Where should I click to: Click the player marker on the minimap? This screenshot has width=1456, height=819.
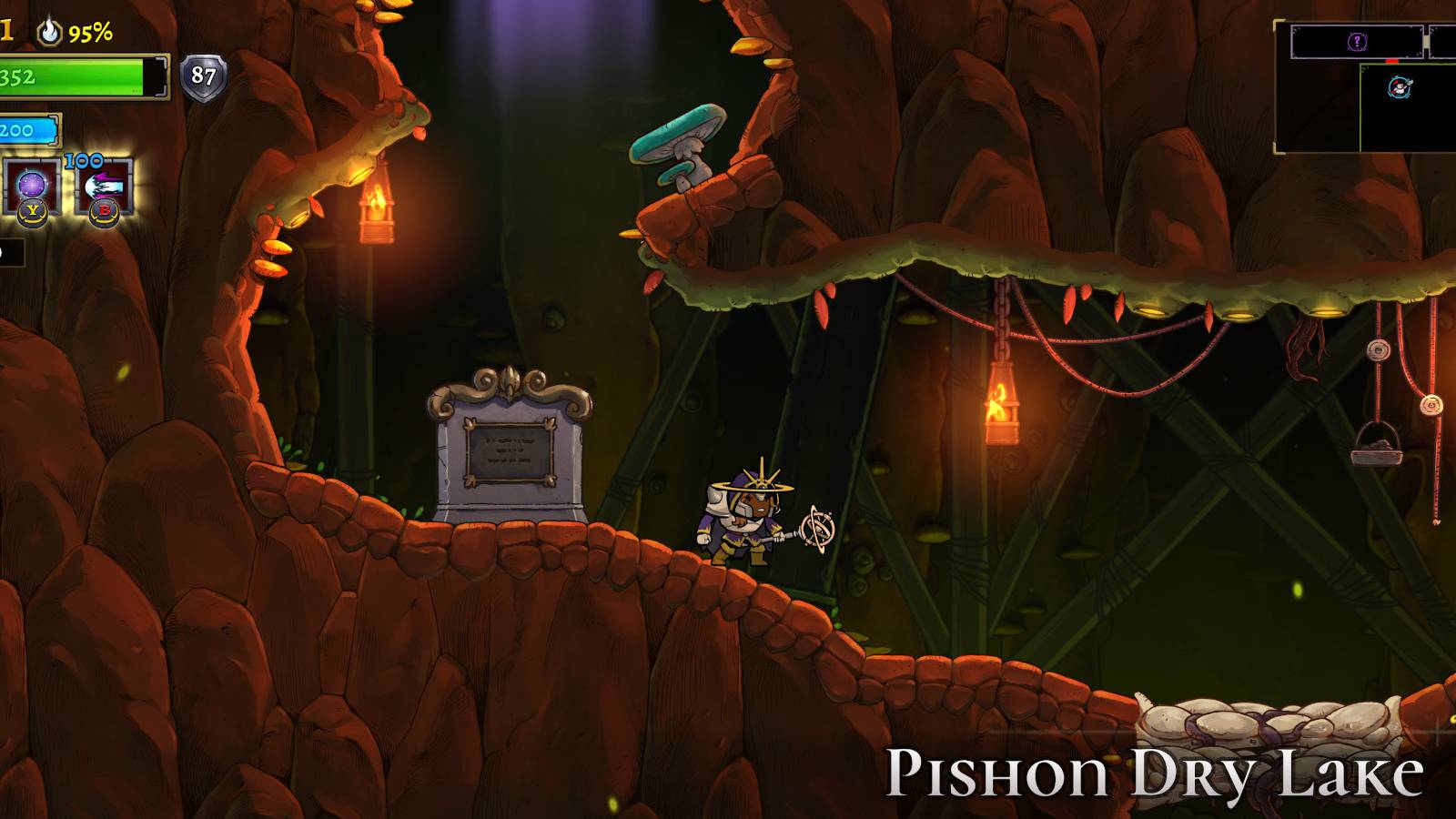(1400, 88)
